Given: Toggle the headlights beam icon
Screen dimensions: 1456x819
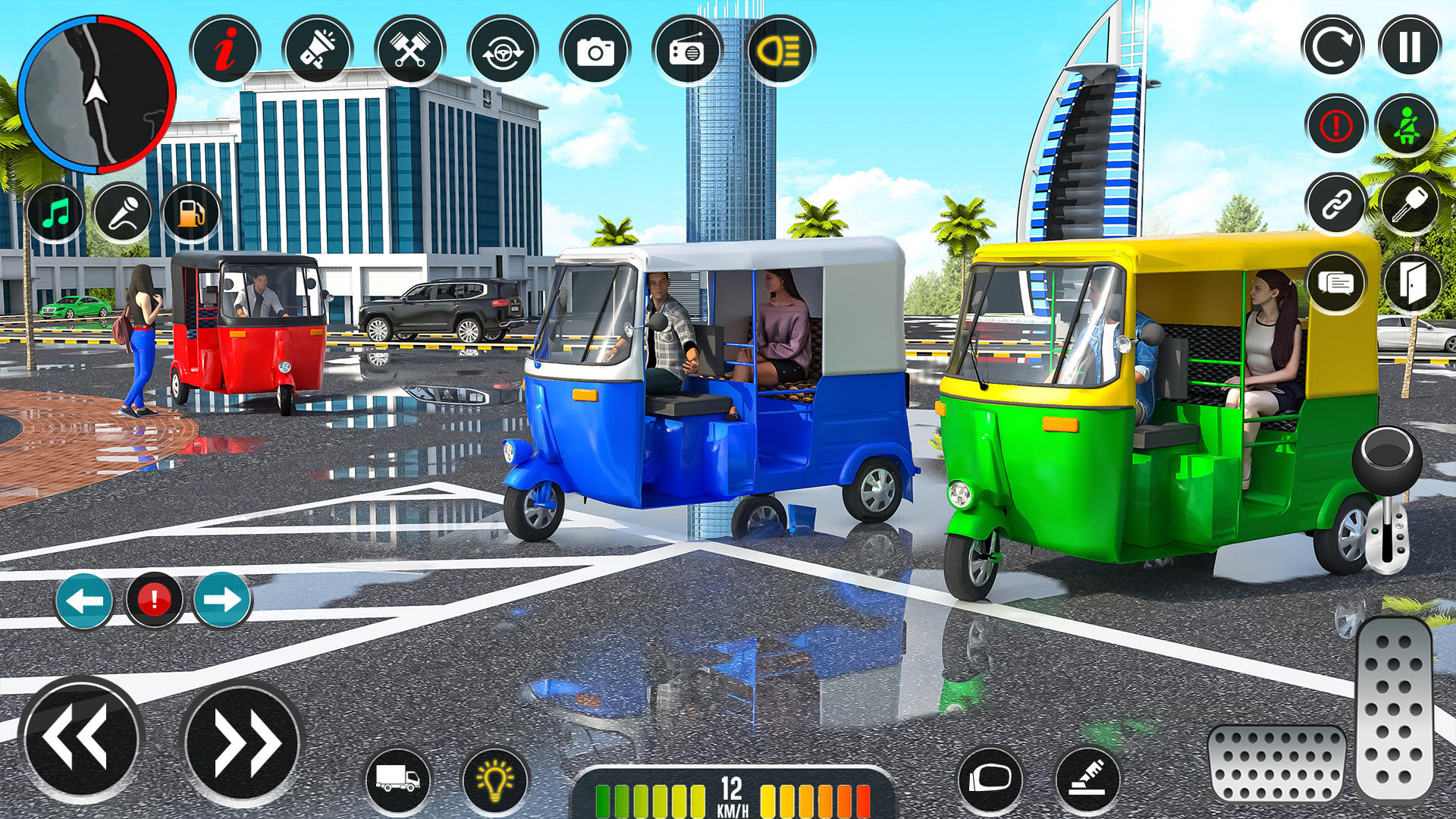Looking at the screenshot, I should (x=781, y=49).
